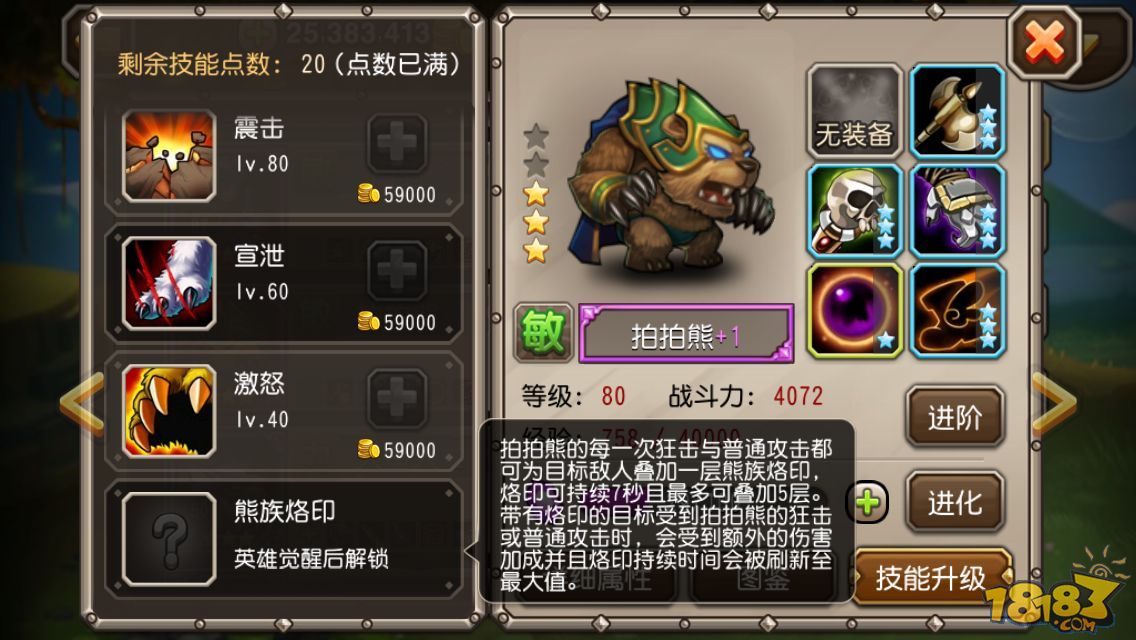Inspect the purple orb equipment slot
This screenshot has width=1136, height=640.
click(854, 310)
